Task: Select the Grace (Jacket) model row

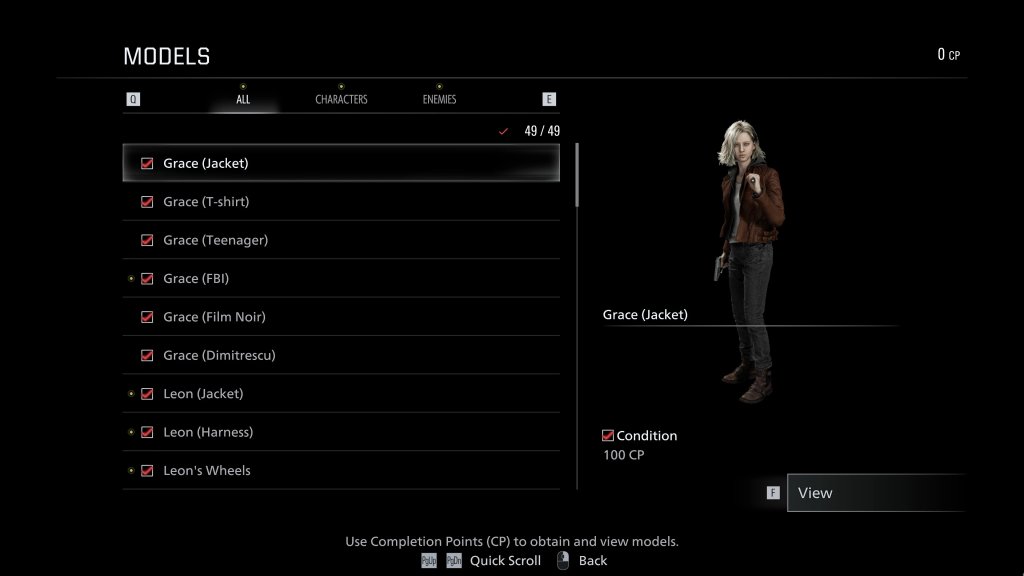Action: [340, 163]
